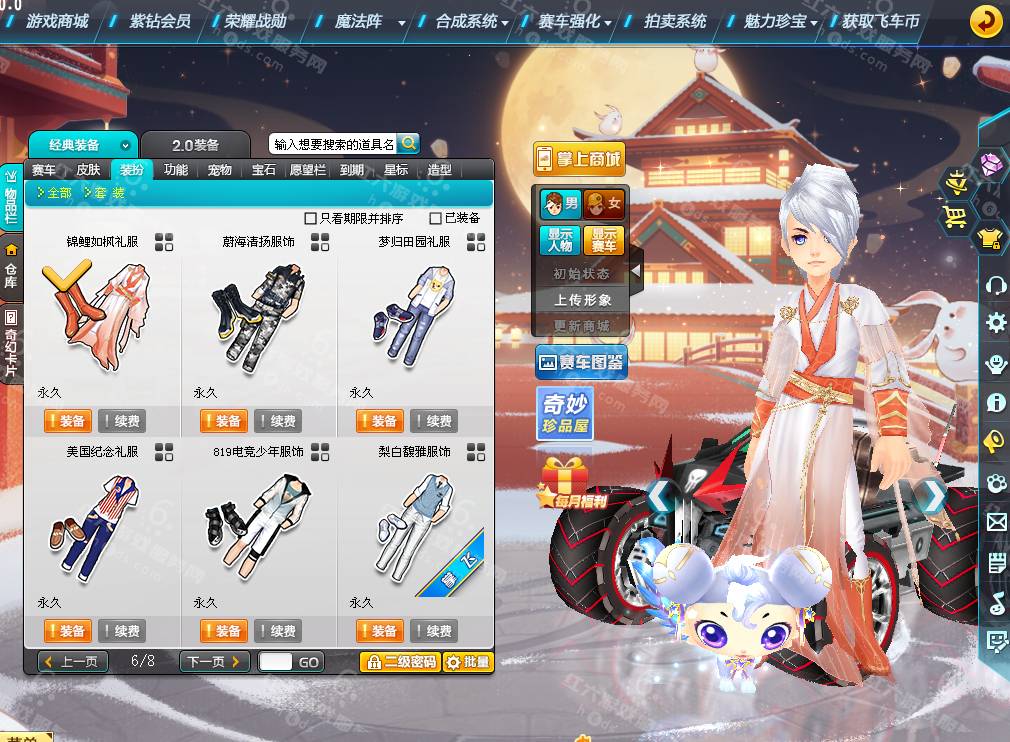The height and width of the screenshot is (742, 1010).
Task: Select the 赛车 category tab
Action: 44,170
